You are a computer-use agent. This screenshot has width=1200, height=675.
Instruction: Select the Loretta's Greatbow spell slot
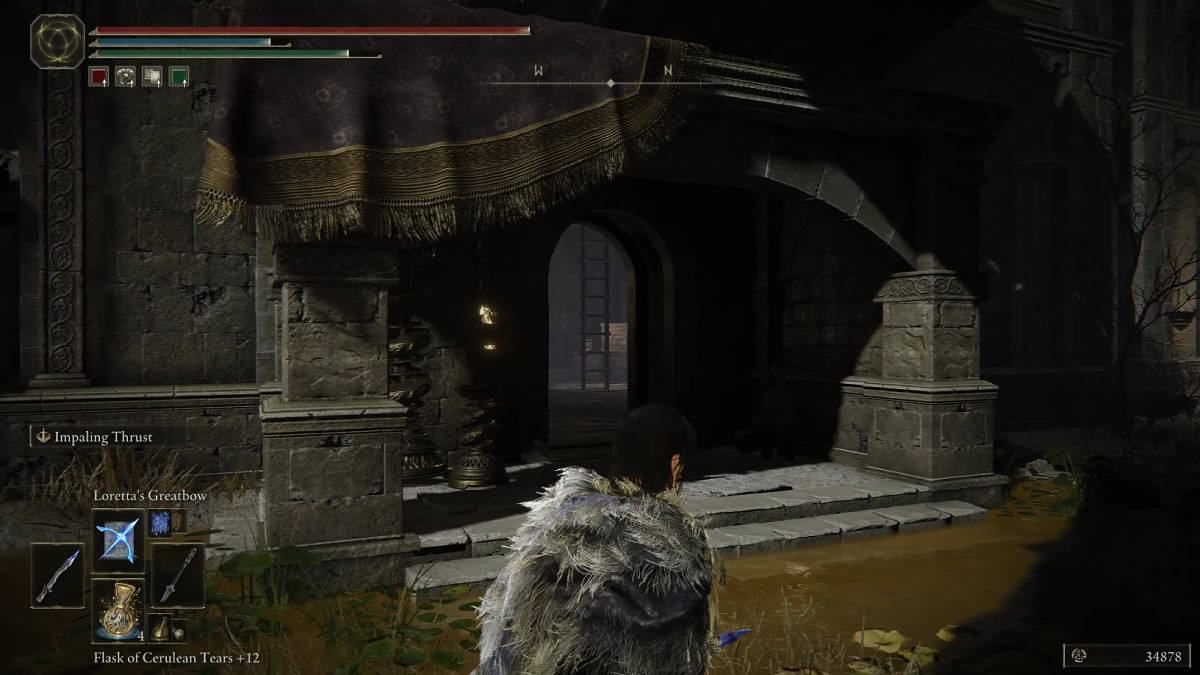coord(119,539)
